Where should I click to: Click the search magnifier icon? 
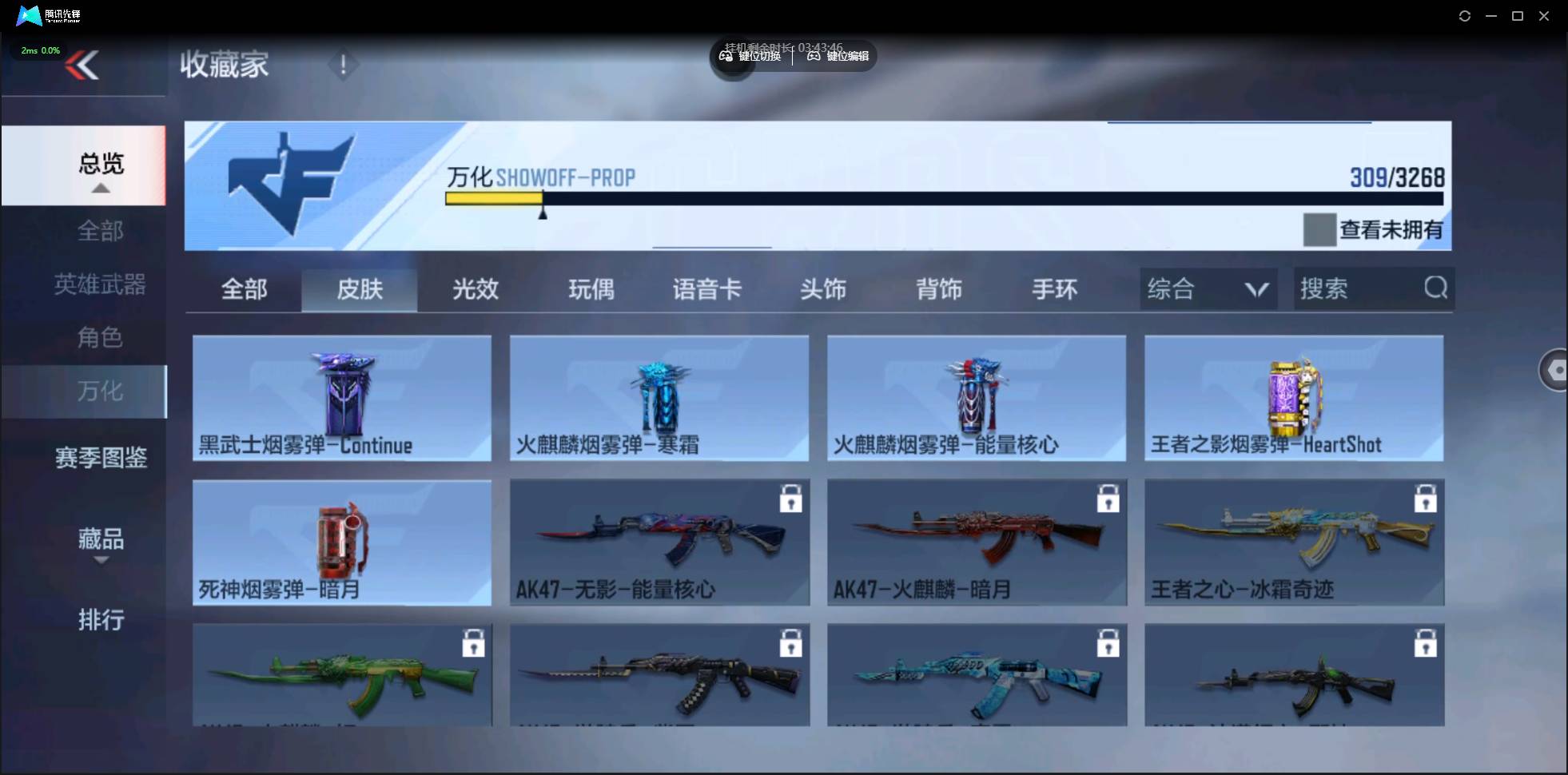[1436, 288]
